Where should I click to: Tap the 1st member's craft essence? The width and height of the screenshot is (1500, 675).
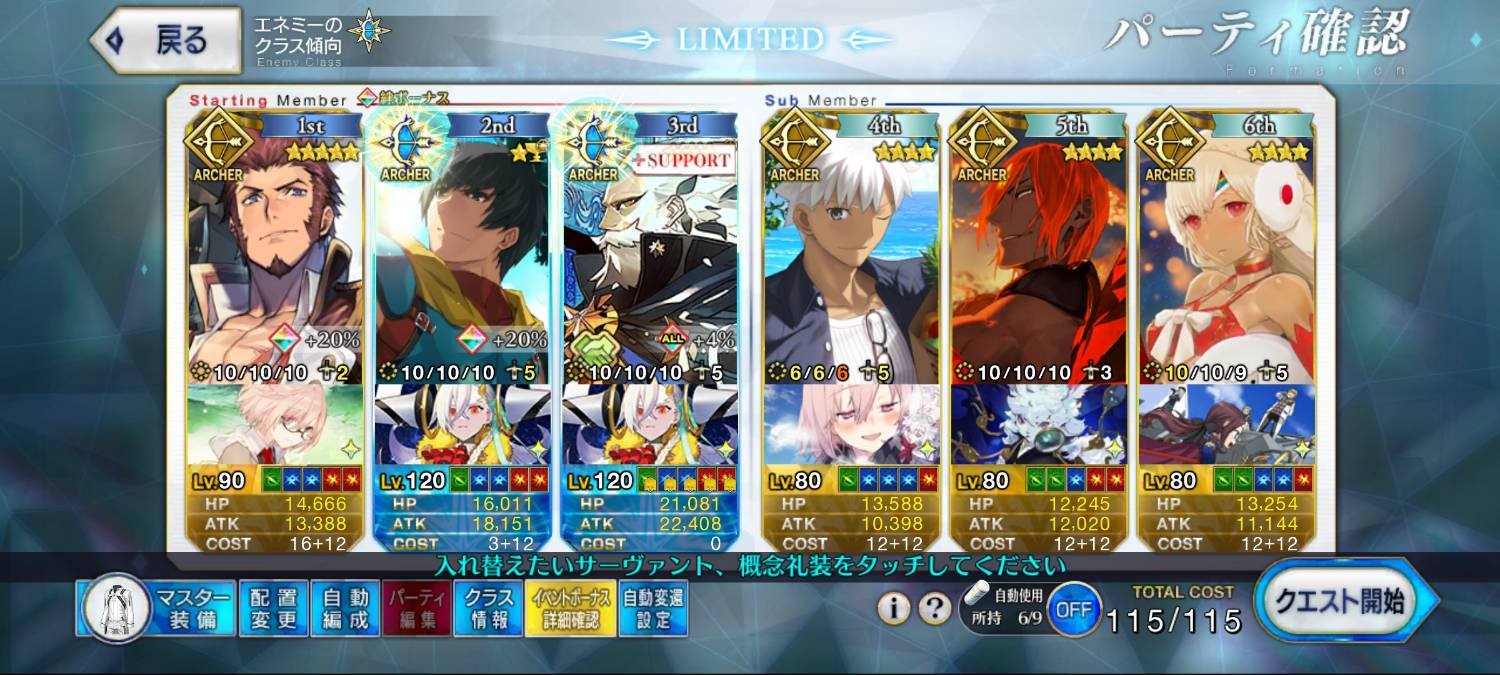tap(275, 424)
